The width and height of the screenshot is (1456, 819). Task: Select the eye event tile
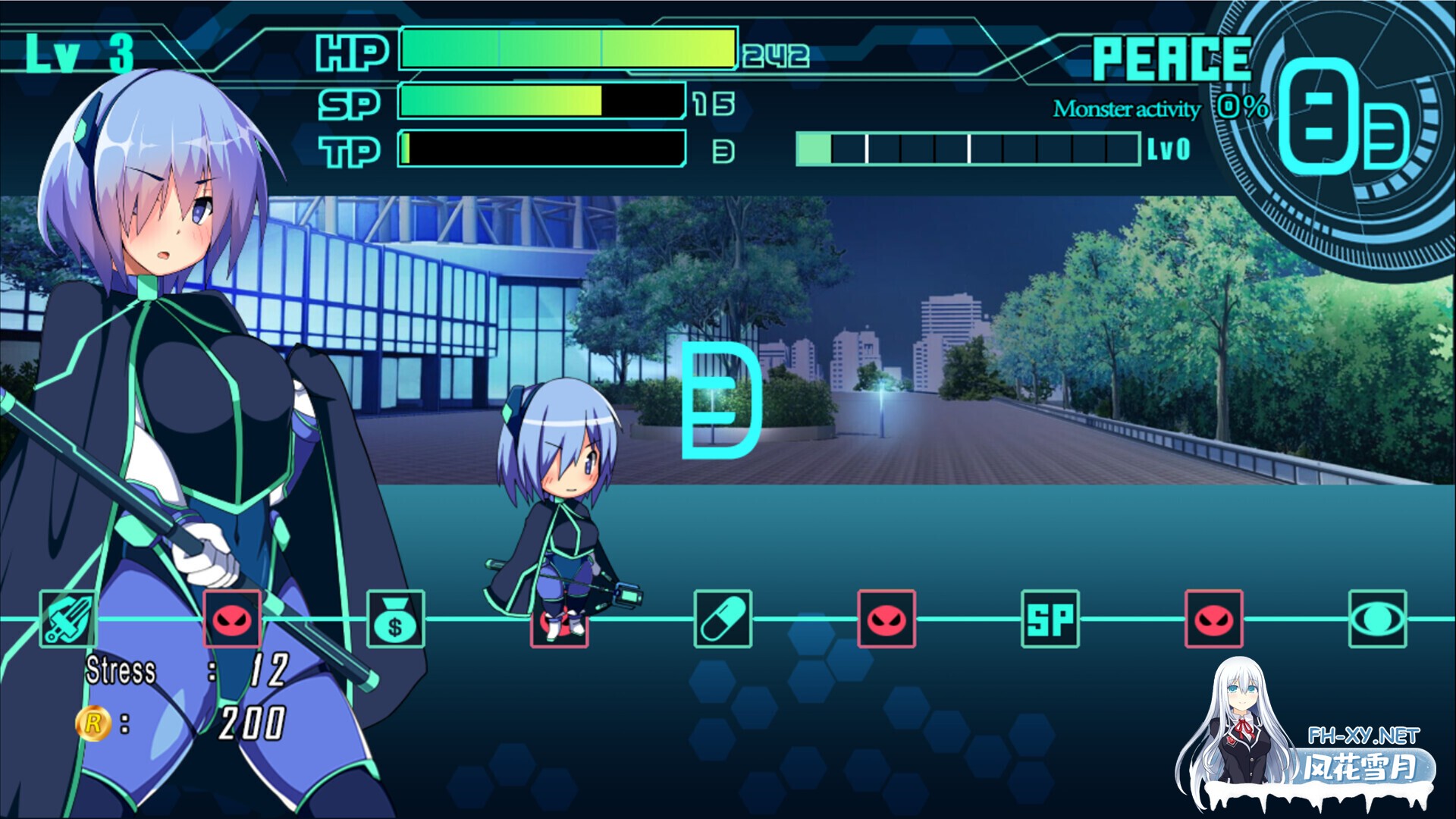pyautogui.click(x=1378, y=619)
